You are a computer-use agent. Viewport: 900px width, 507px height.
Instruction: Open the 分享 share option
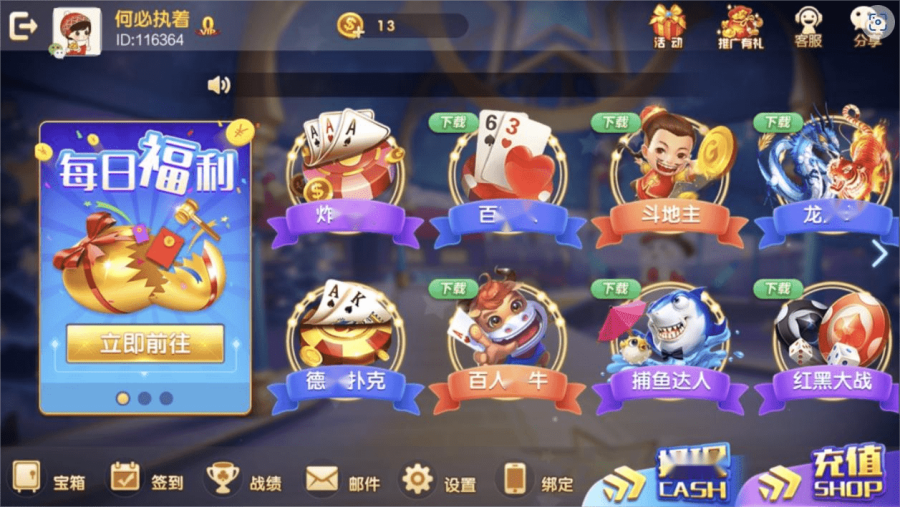pos(867,26)
